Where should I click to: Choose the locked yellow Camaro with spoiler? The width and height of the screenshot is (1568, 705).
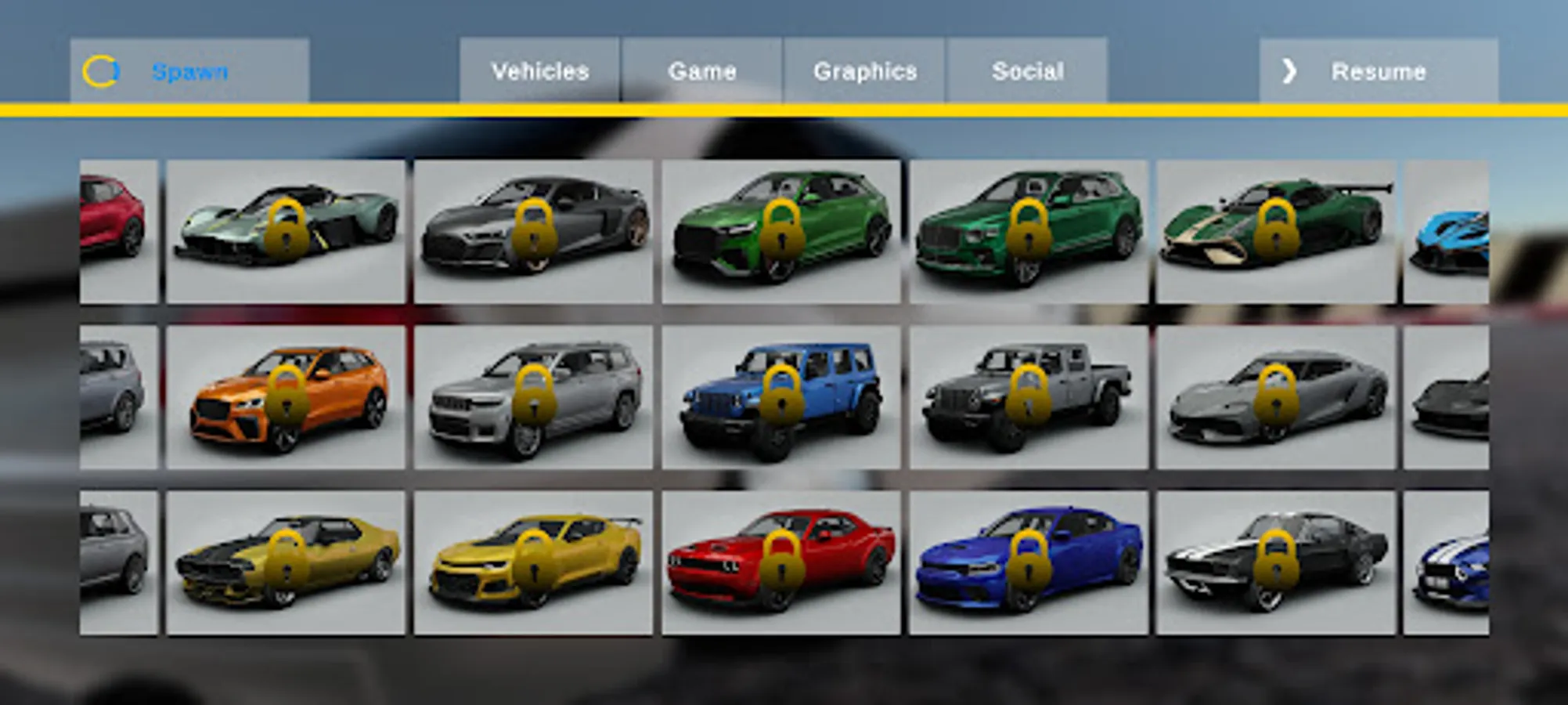[533, 562]
